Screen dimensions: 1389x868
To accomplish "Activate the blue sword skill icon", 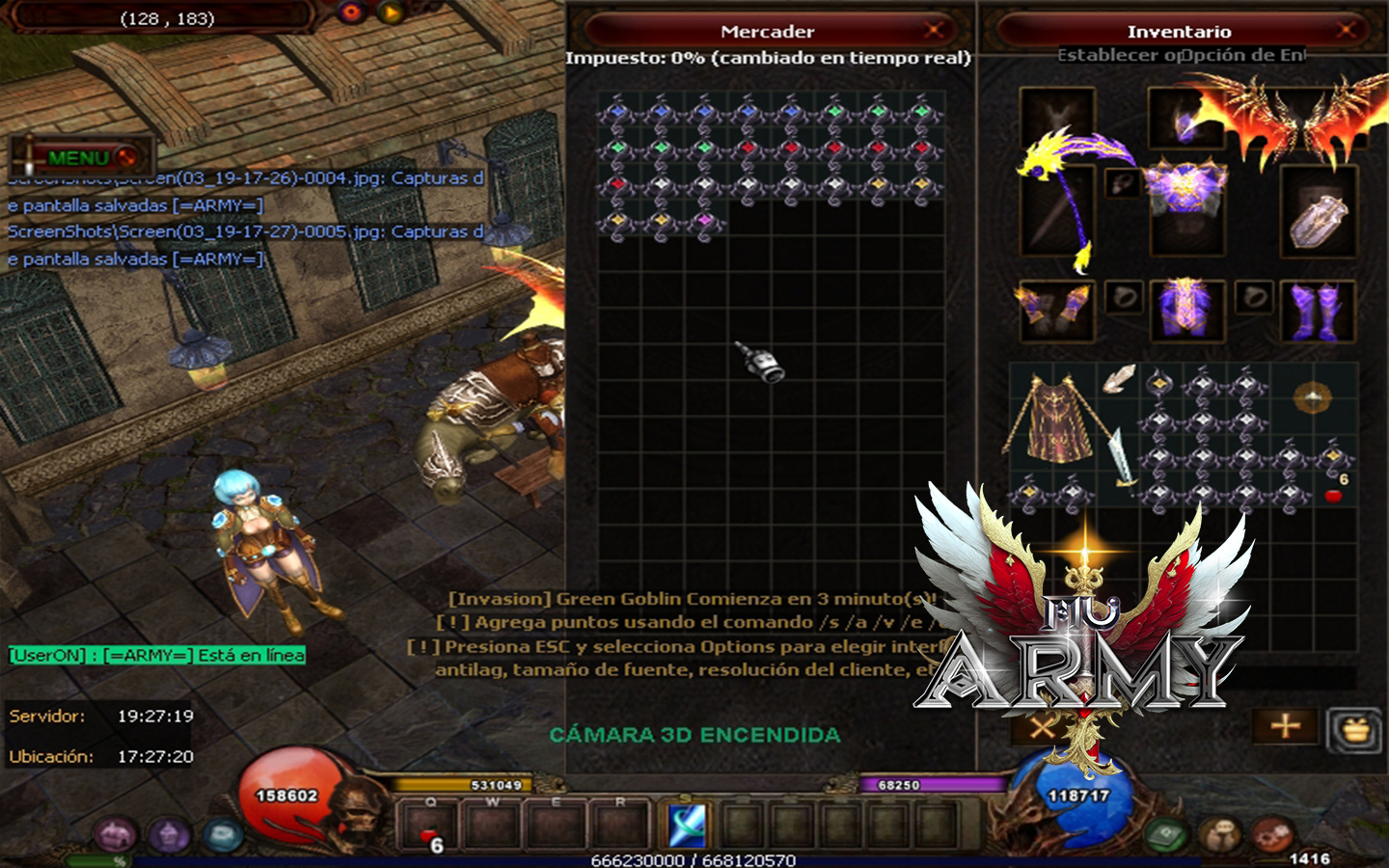I will [688, 826].
